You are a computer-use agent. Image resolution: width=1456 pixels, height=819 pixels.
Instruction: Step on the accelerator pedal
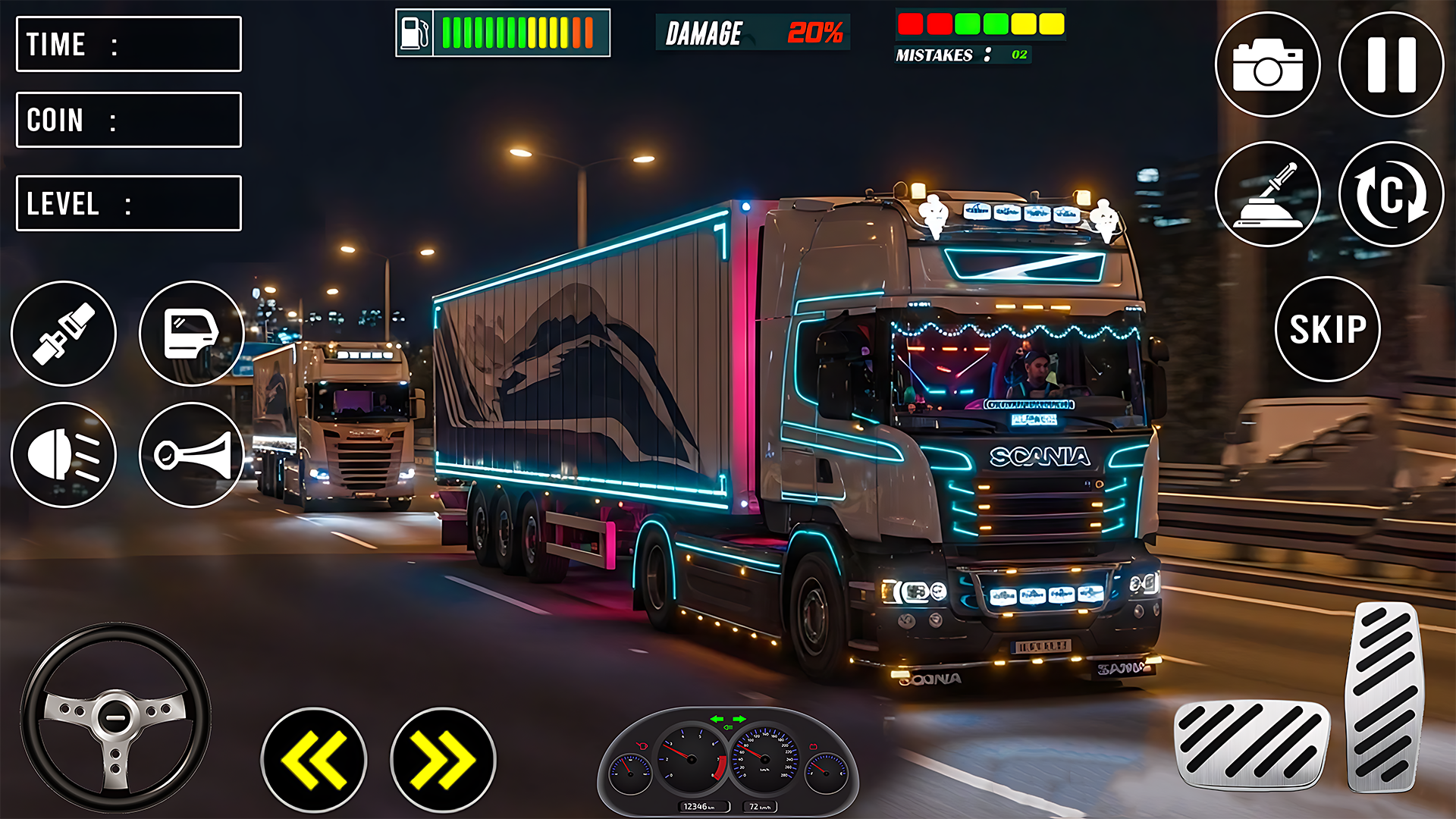point(1385,696)
